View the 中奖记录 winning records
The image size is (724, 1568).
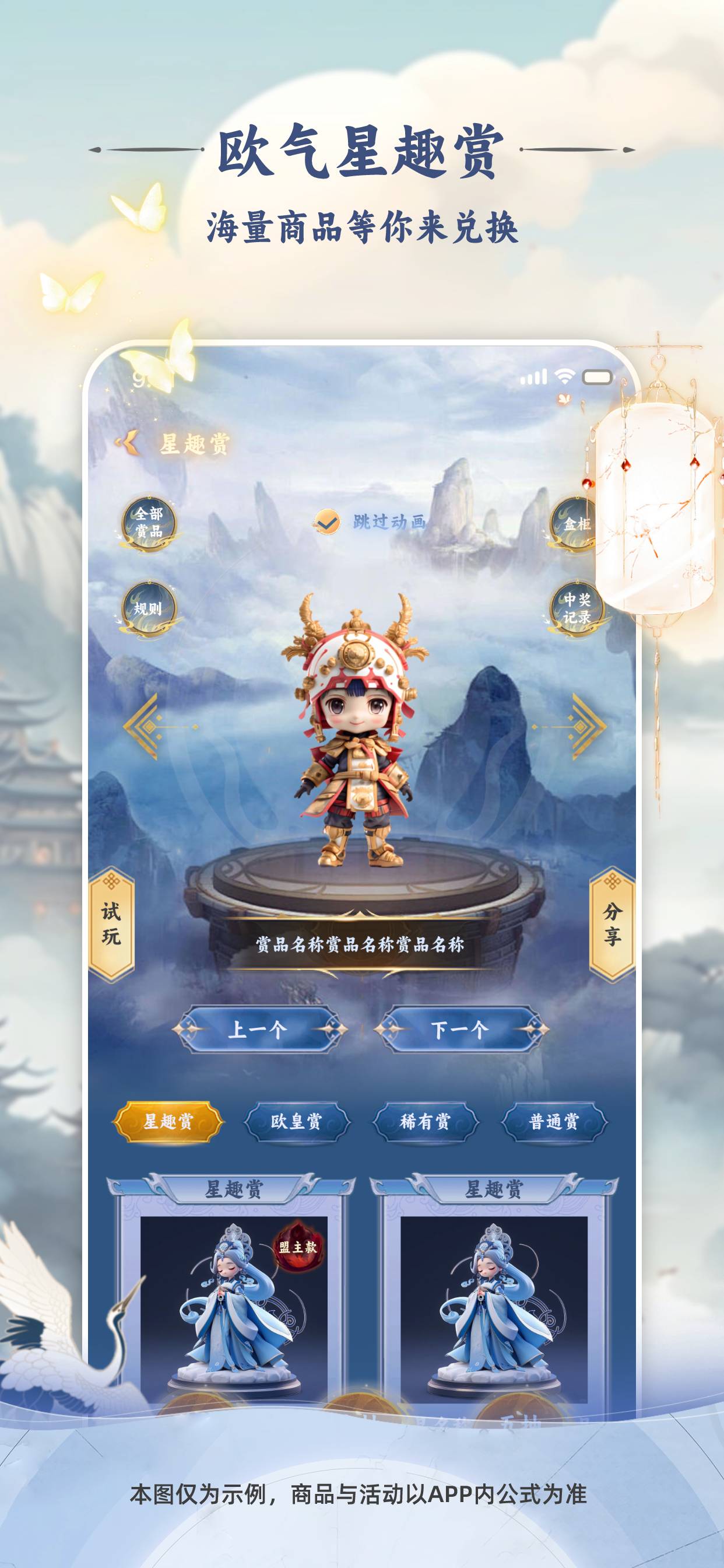[575, 608]
